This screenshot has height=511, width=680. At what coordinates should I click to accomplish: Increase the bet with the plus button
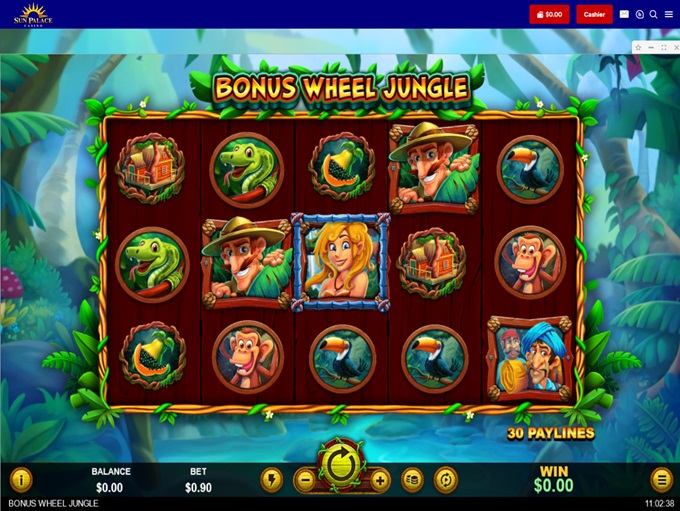pos(380,480)
